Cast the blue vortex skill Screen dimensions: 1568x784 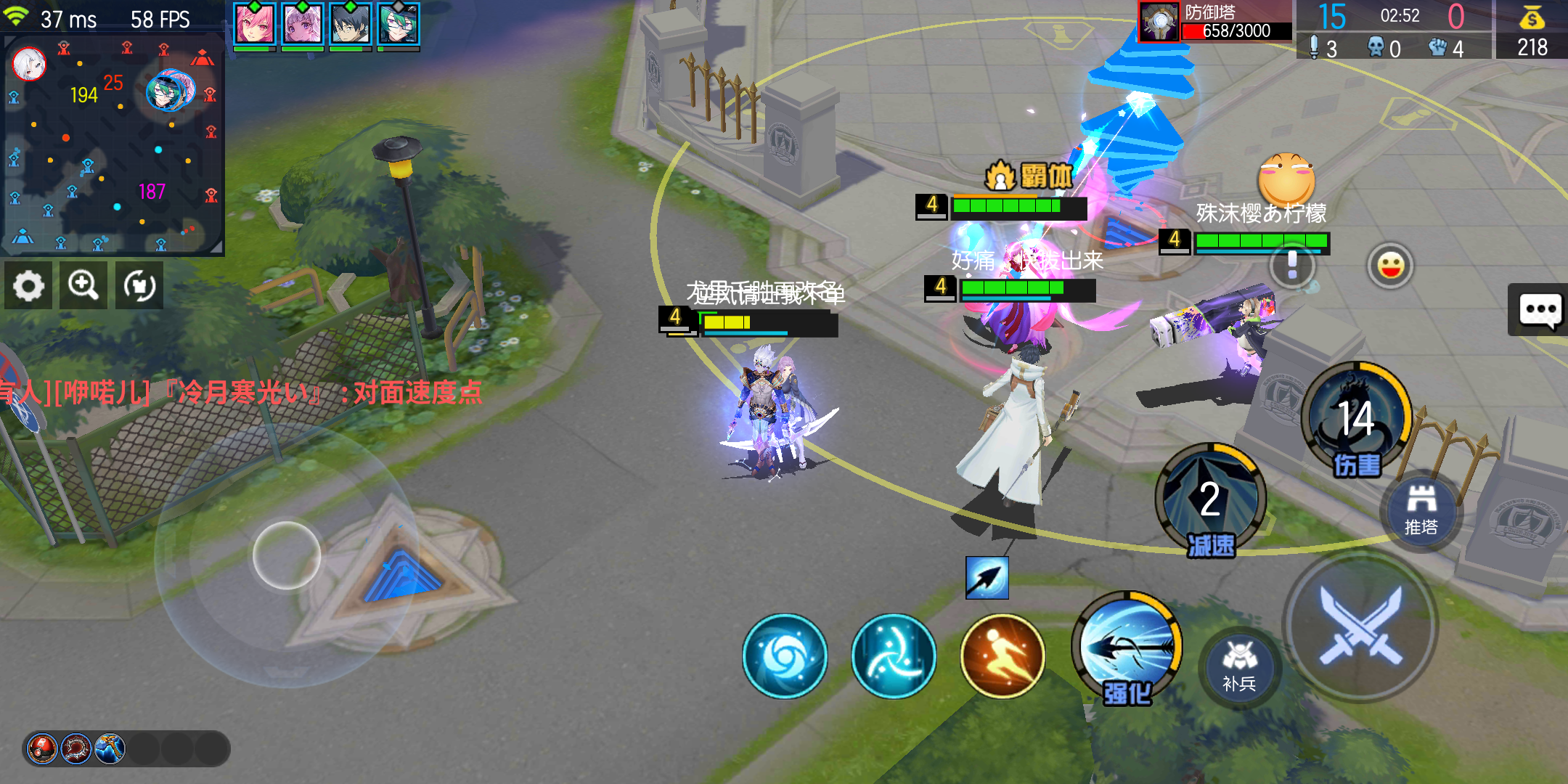tap(785, 656)
